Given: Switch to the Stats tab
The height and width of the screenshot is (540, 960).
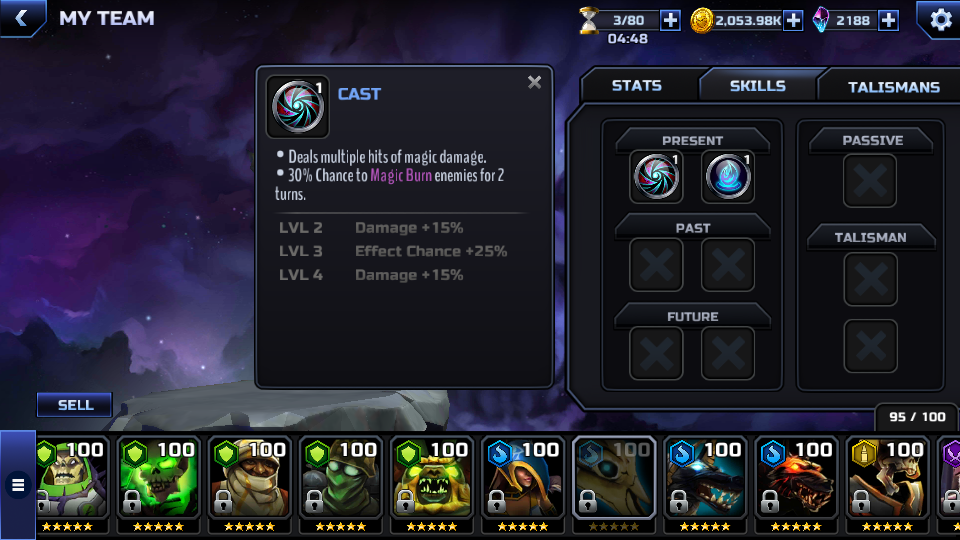Looking at the screenshot, I should 637,86.
